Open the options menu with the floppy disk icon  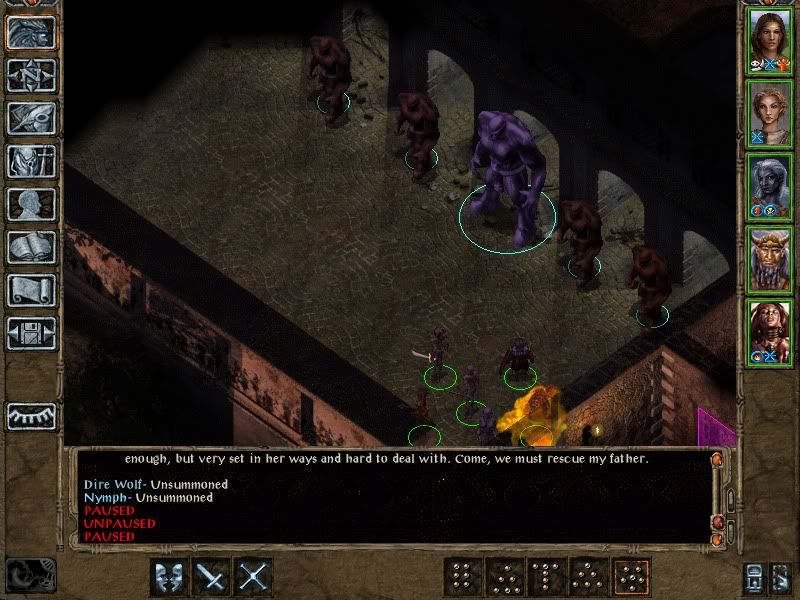31,332
